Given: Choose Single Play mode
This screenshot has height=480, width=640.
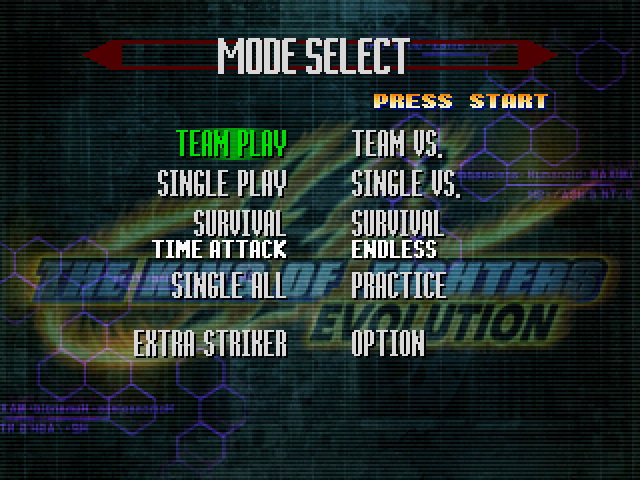Looking at the screenshot, I should tap(222, 184).
